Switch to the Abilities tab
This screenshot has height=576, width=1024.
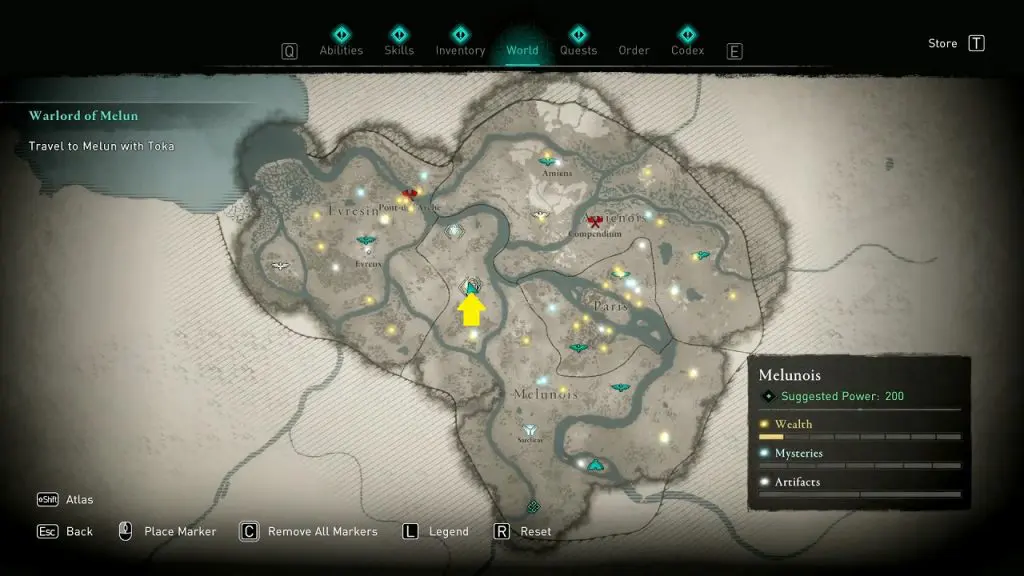(341, 50)
